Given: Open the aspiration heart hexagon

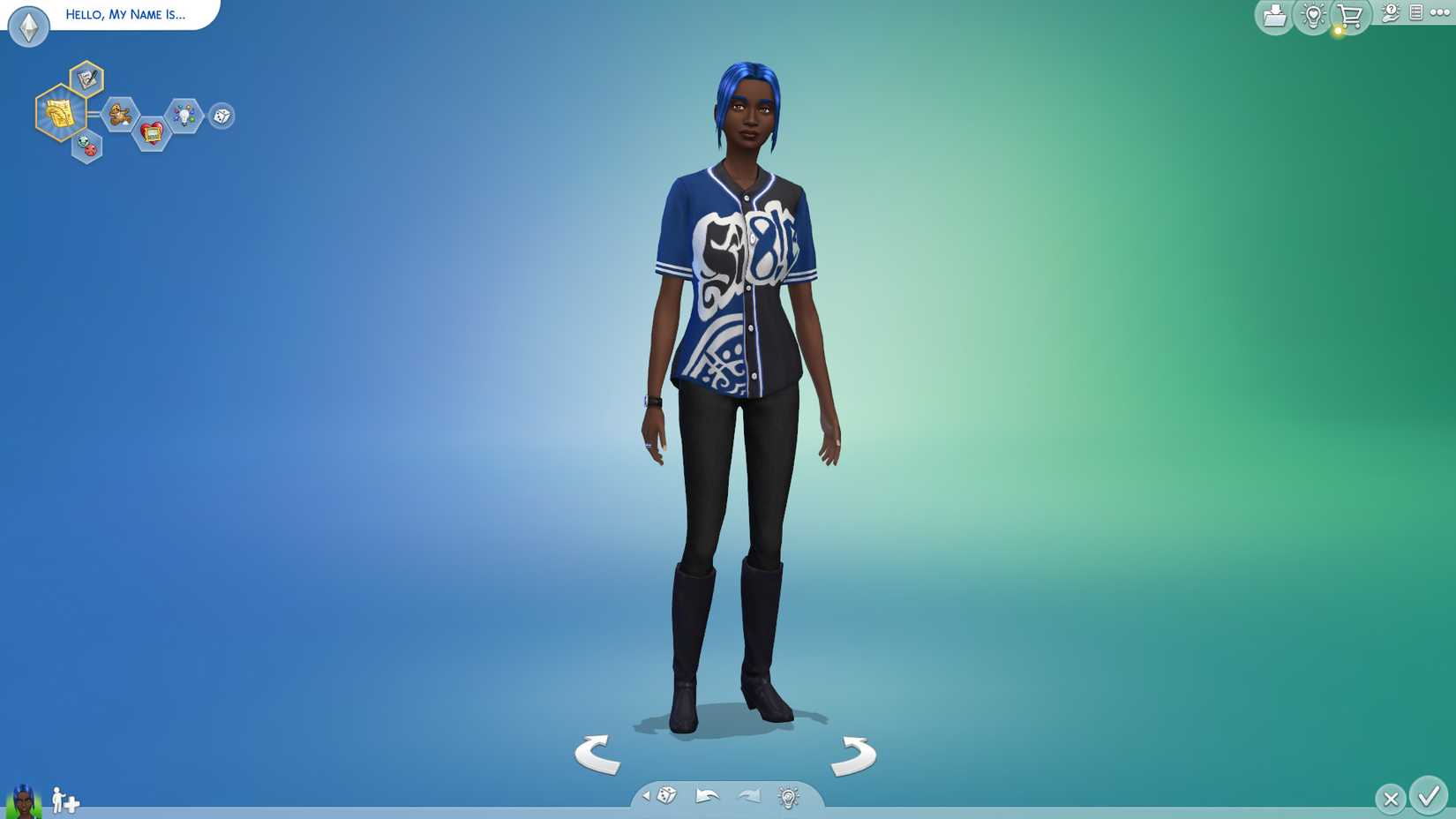Looking at the screenshot, I should (152, 131).
